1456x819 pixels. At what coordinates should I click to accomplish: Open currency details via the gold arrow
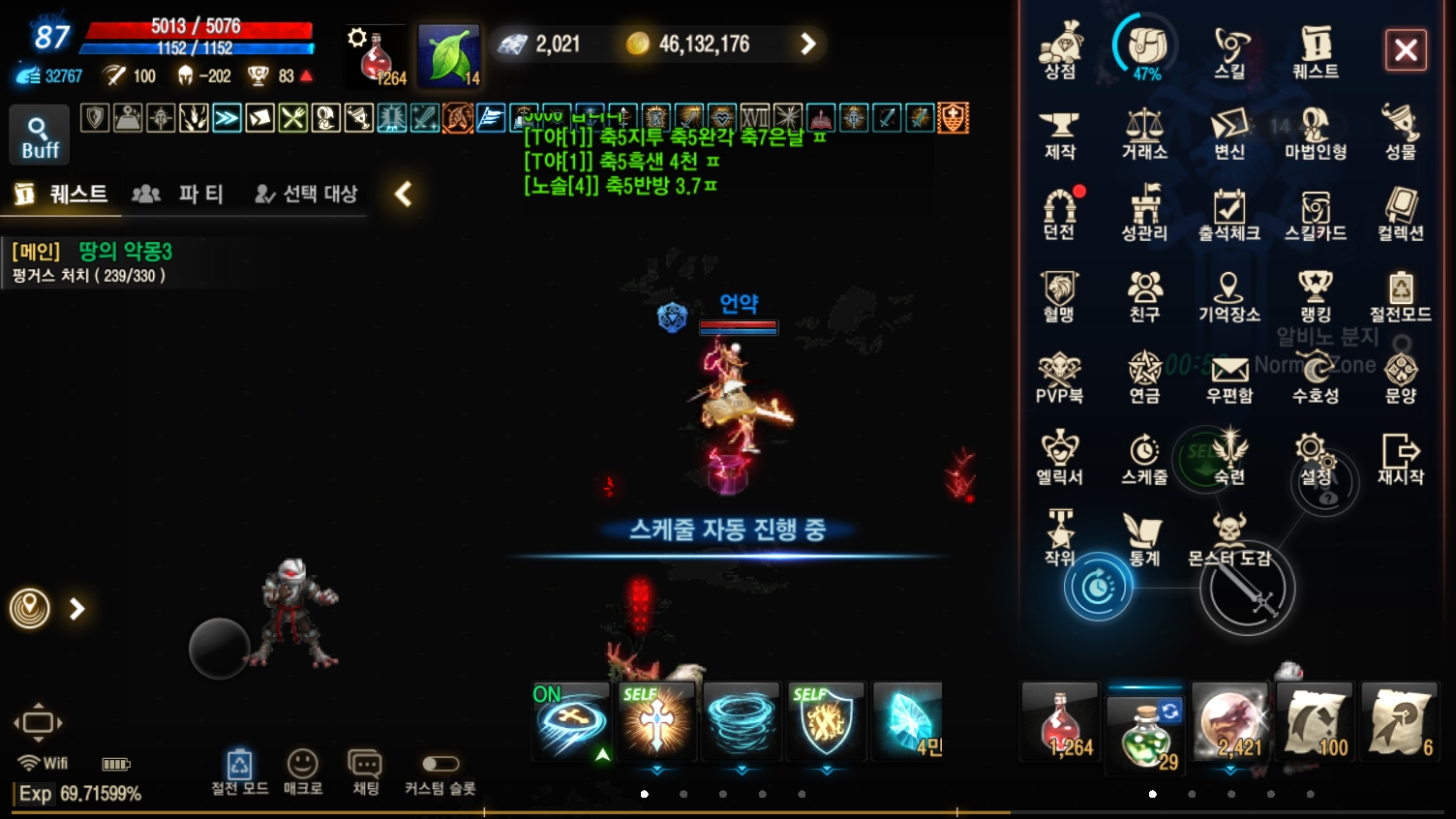tap(806, 44)
